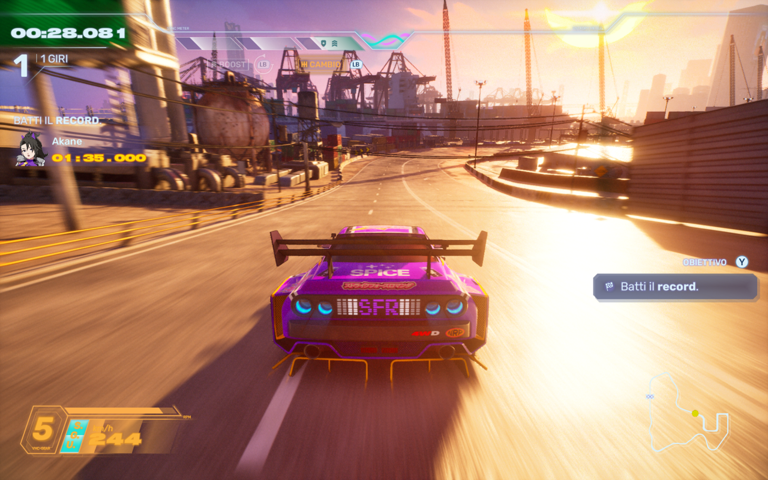Activate the Boost label
This screenshot has width=768, height=480.
(x=232, y=64)
